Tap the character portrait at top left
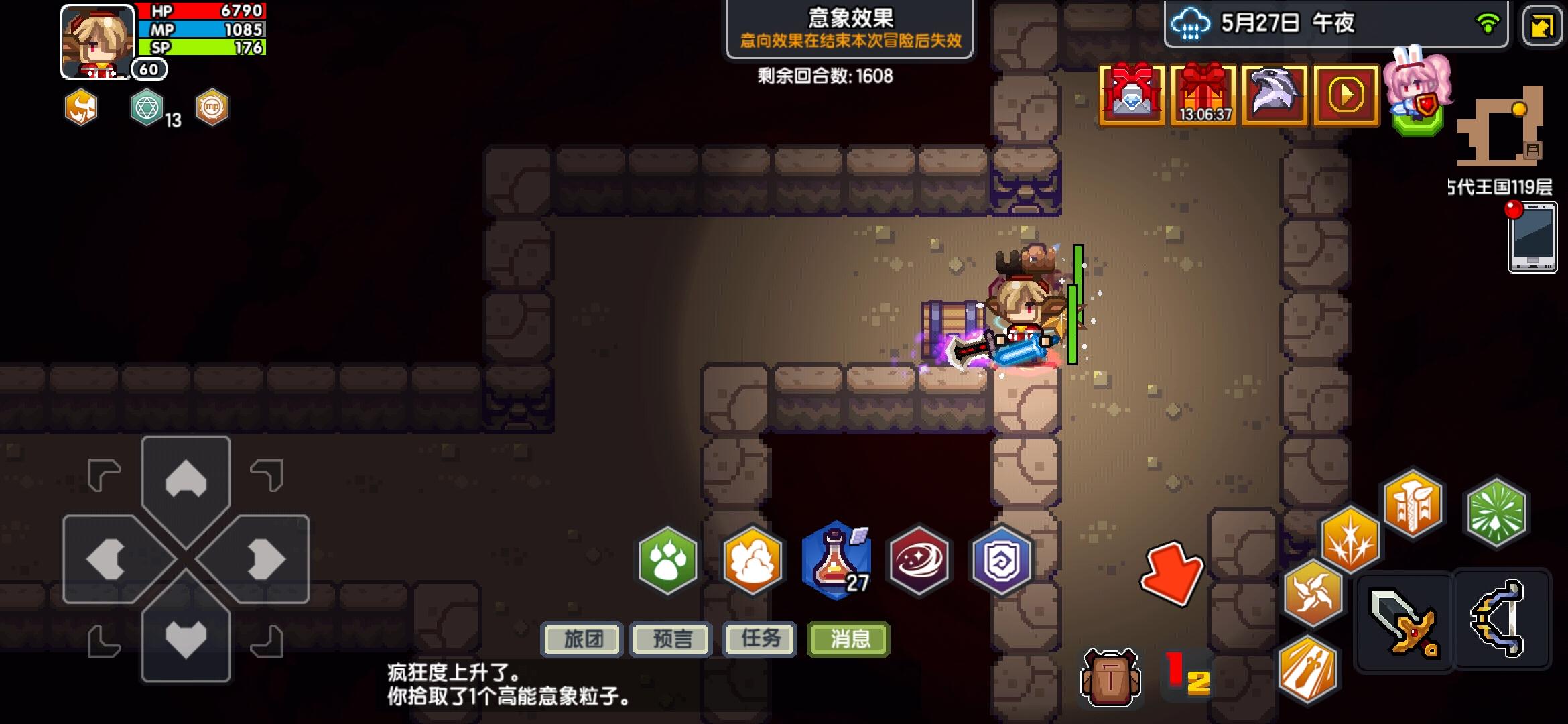This screenshot has width=1568, height=724. 94,39
